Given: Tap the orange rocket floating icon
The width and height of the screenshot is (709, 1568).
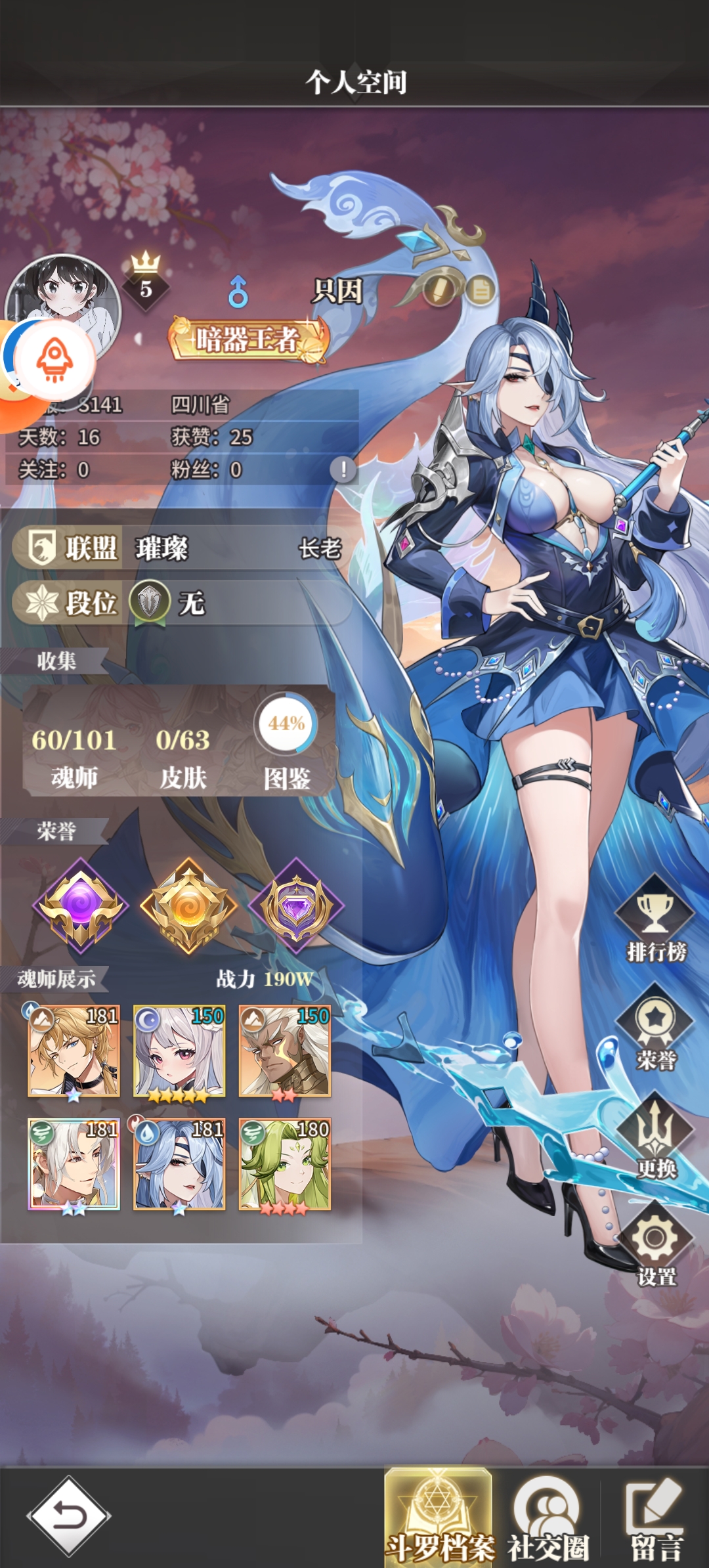Looking at the screenshot, I should (x=55, y=360).
